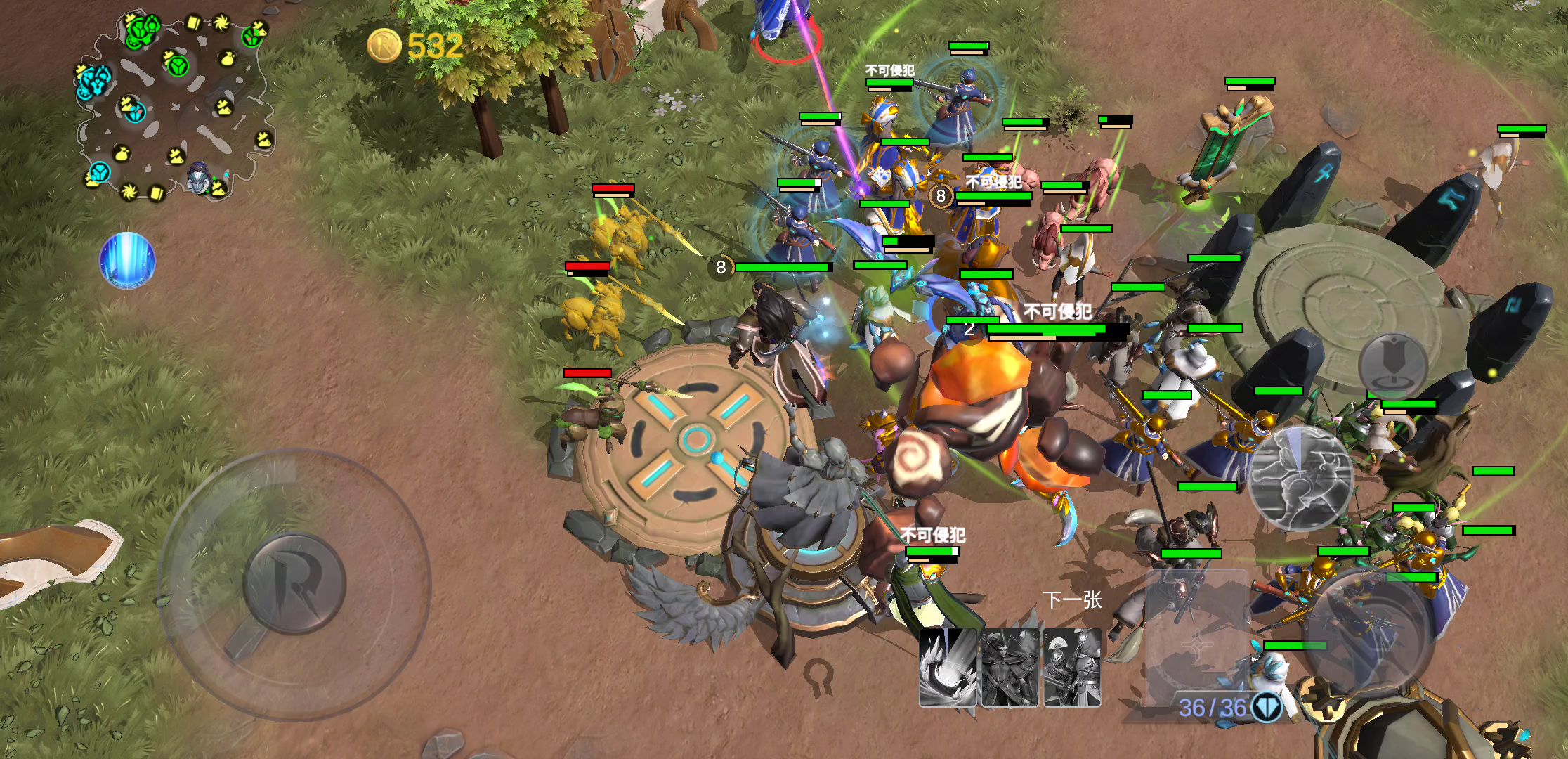Tap the blue diamond mana gem icon
The image size is (1568, 759).
[x=1267, y=707]
